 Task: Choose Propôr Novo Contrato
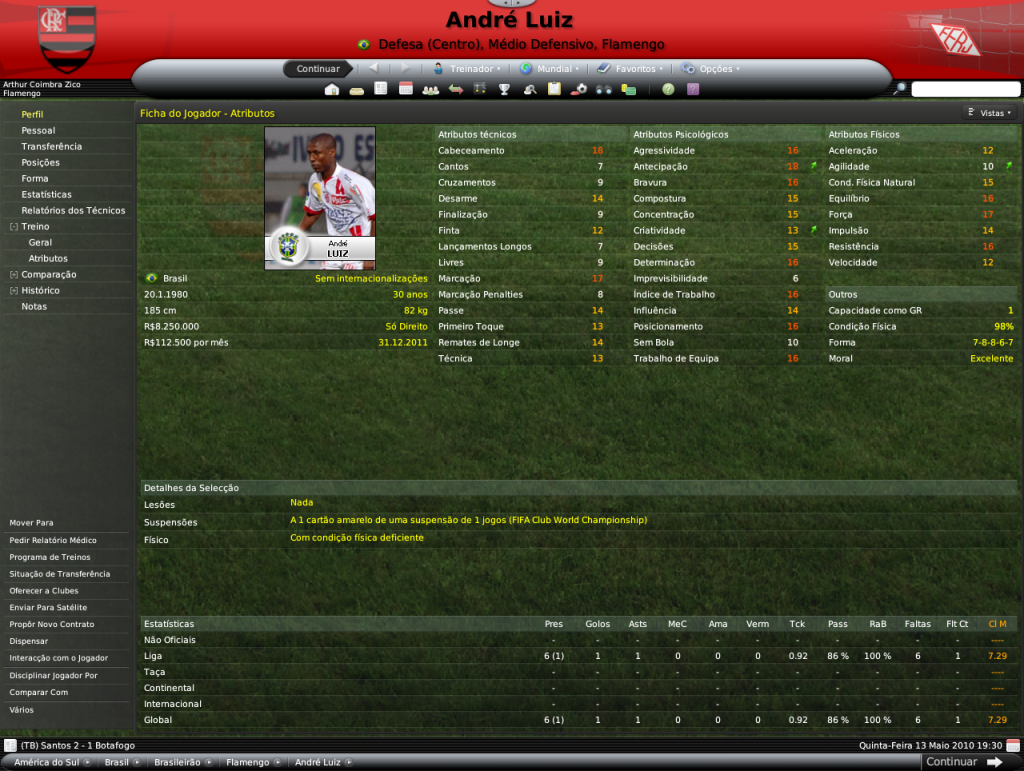tap(51, 624)
